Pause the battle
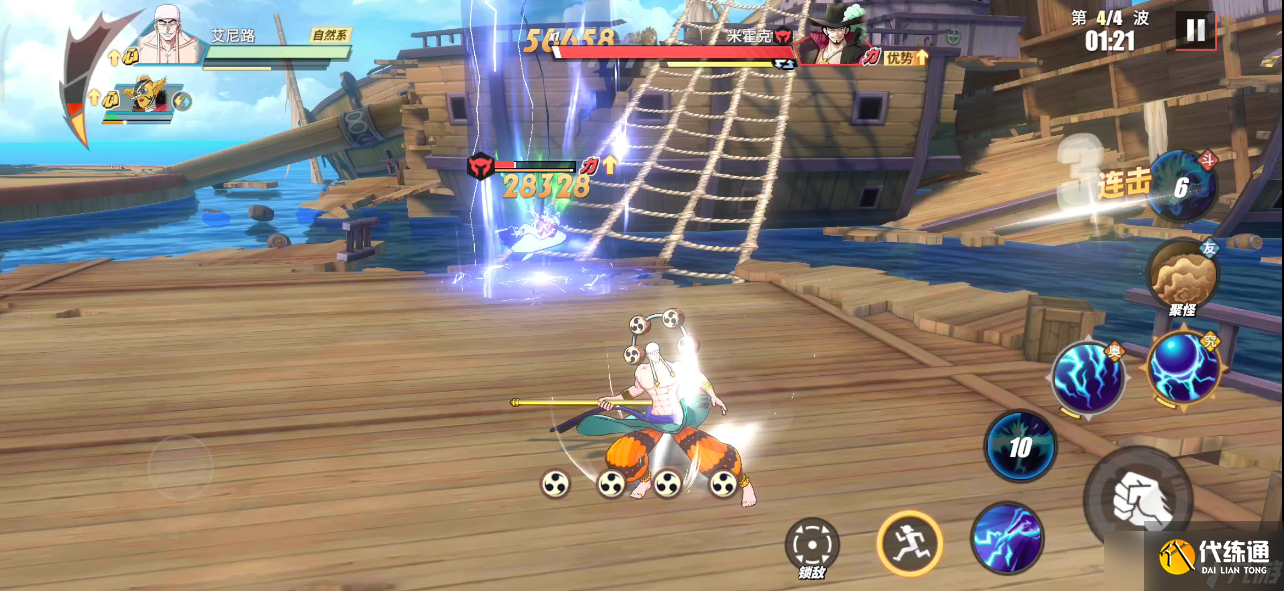The image size is (1284, 591). click(x=1195, y=30)
